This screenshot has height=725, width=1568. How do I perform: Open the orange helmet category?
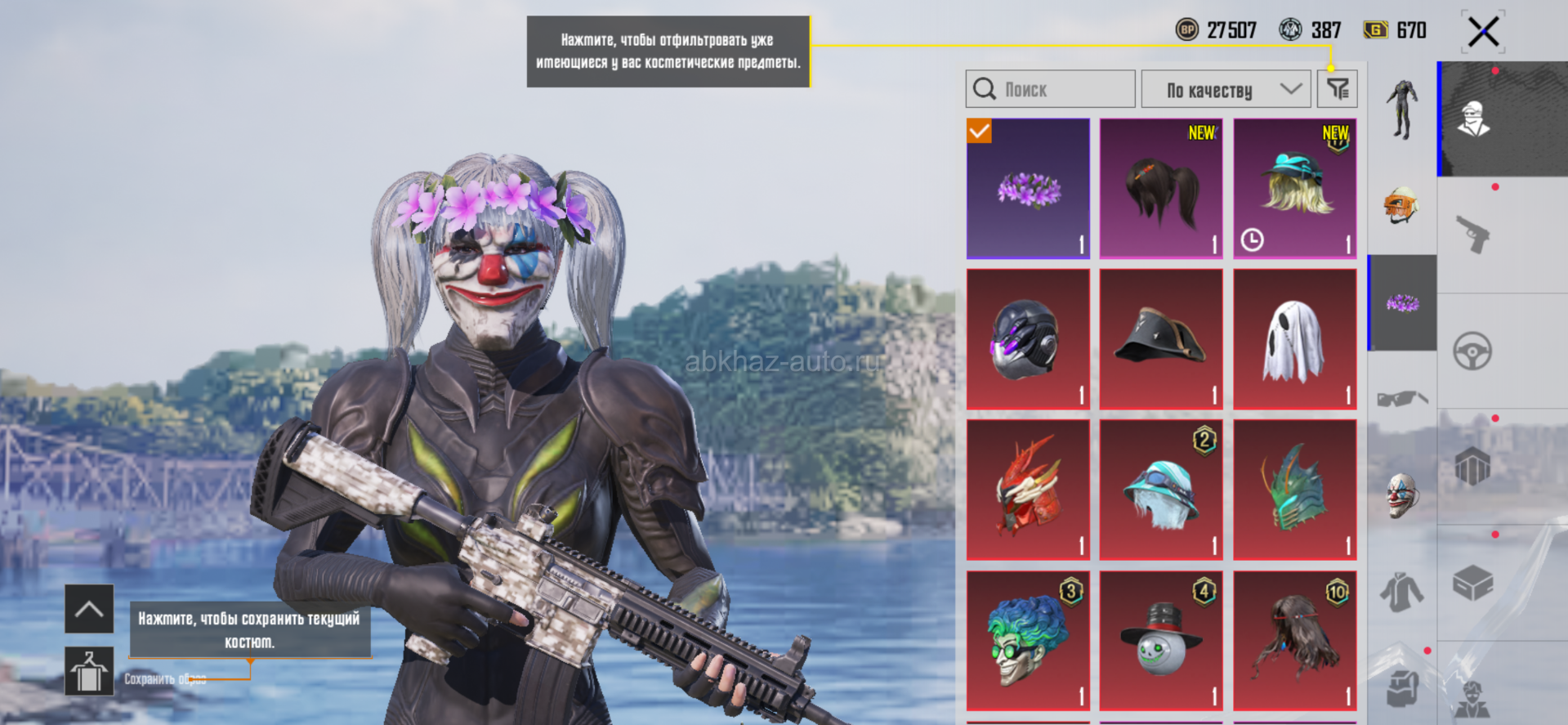[x=1402, y=204]
